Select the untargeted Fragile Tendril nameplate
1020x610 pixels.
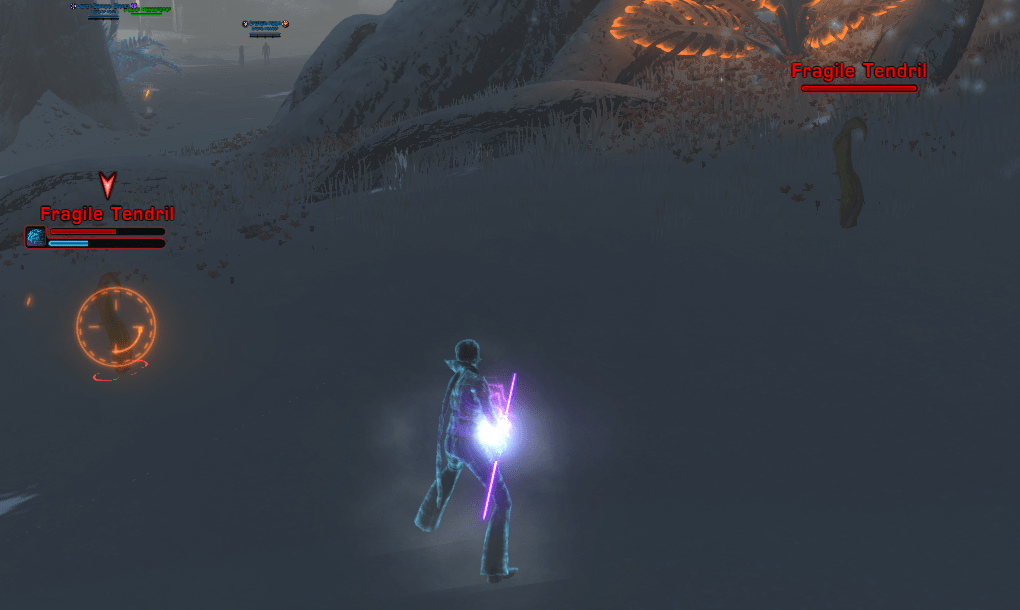point(858,72)
